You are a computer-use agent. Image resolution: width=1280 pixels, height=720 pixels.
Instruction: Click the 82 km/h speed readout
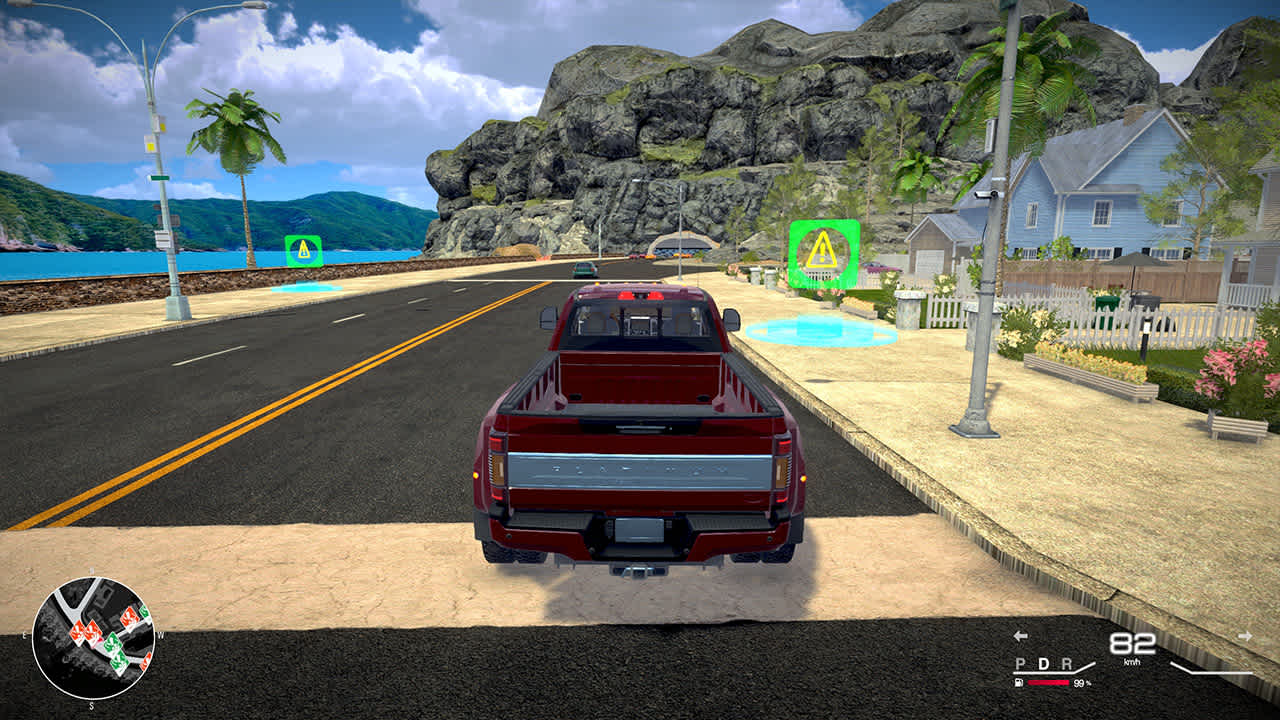[1132, 642]
